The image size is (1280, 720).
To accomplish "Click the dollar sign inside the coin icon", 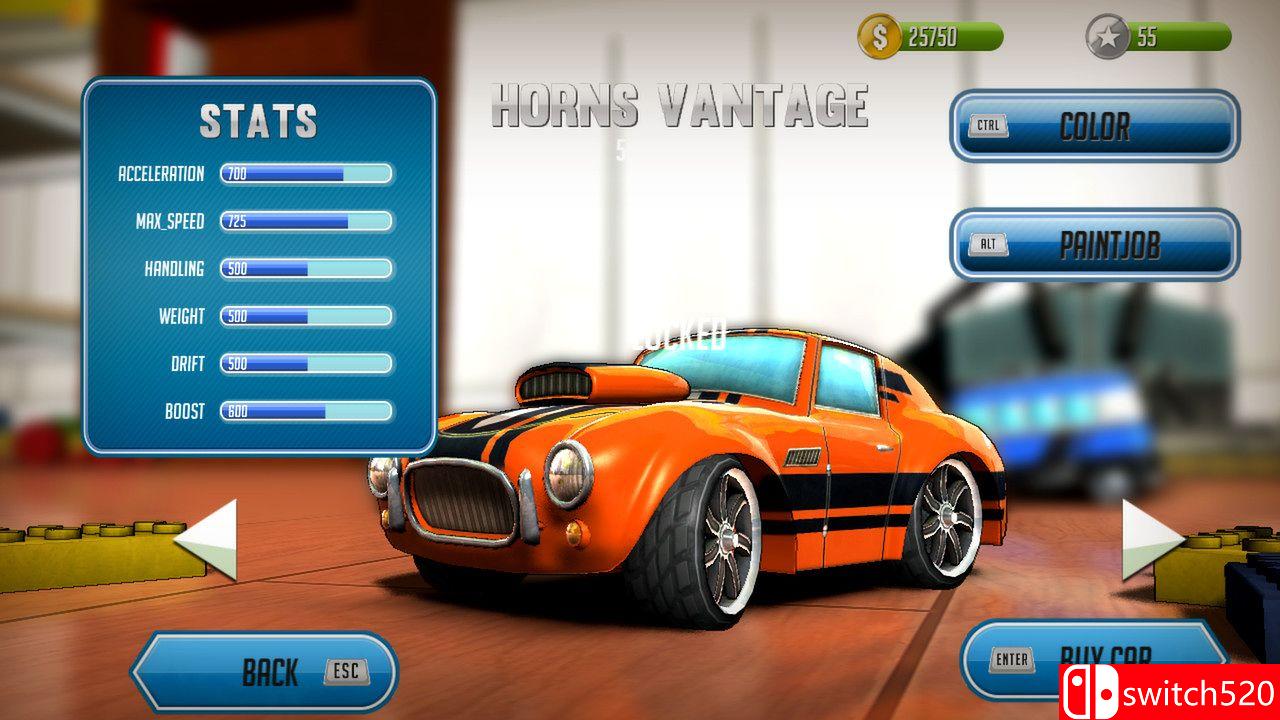I will click(879, 37).
